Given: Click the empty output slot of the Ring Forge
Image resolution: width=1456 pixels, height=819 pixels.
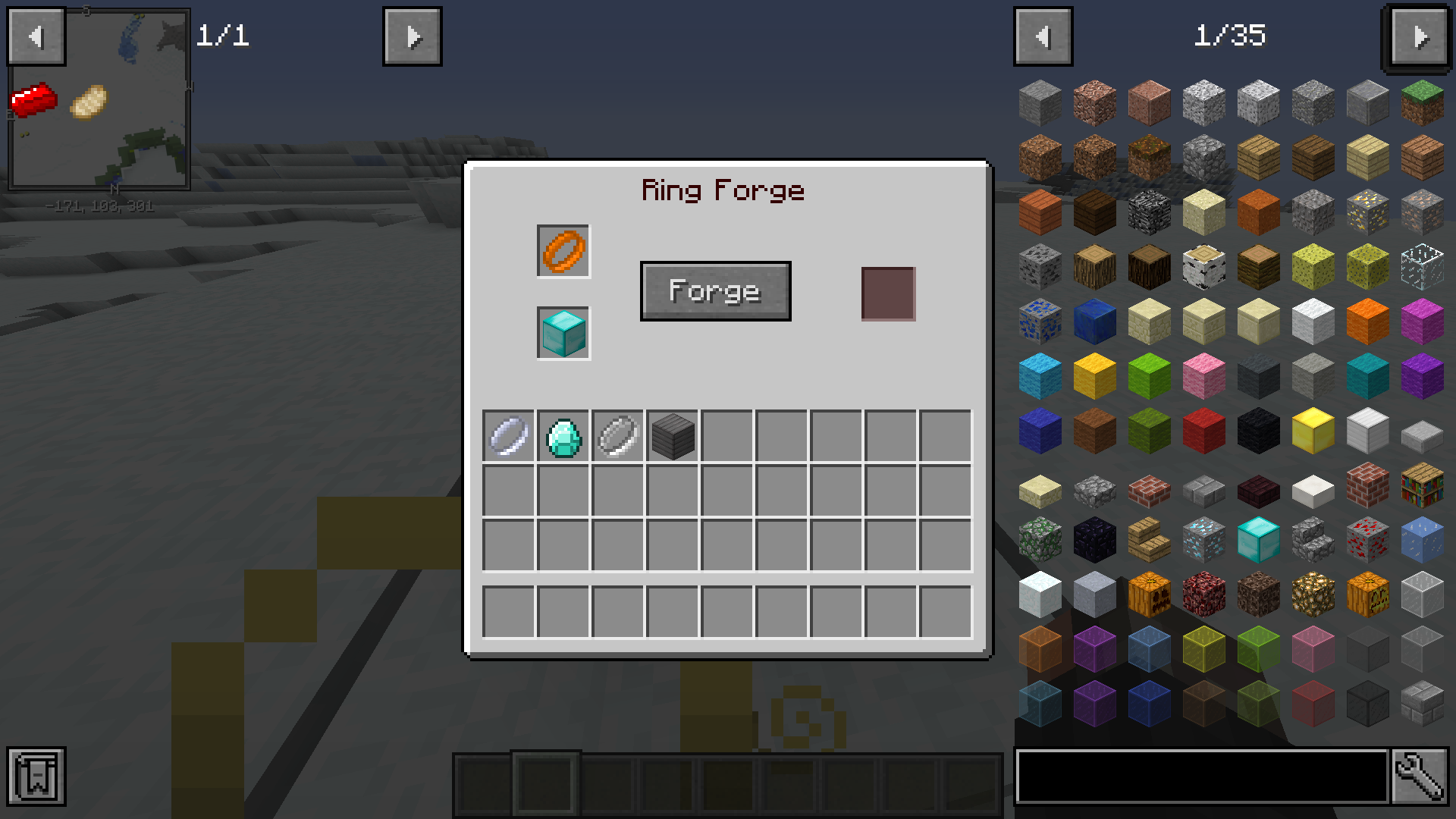Looking at the screenshot, I should 887,294.
